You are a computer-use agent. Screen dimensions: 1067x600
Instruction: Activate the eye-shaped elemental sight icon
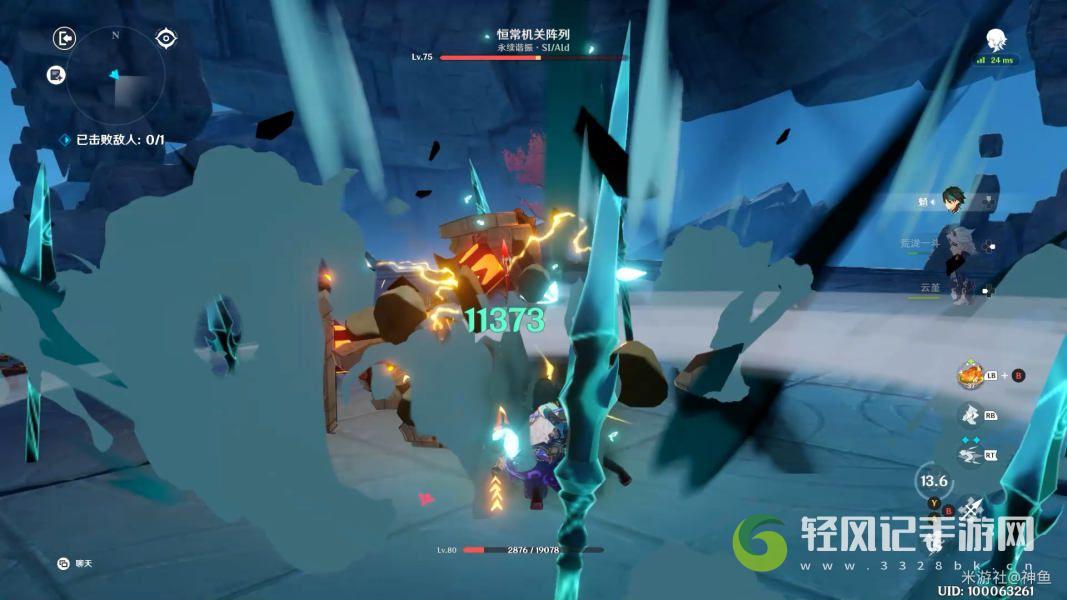pos(166,39)
